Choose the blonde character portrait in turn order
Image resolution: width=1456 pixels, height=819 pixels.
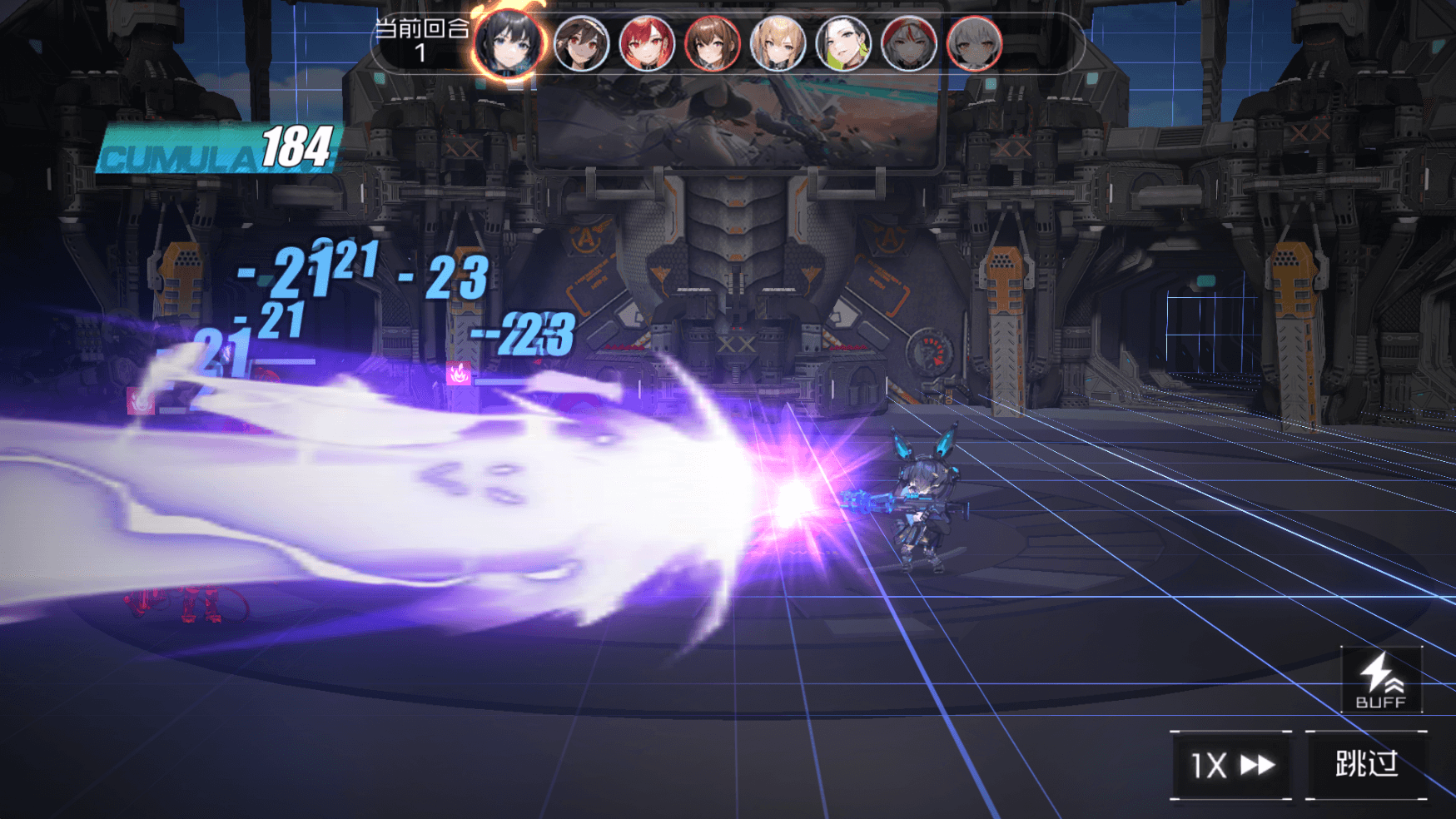(778, 43)
